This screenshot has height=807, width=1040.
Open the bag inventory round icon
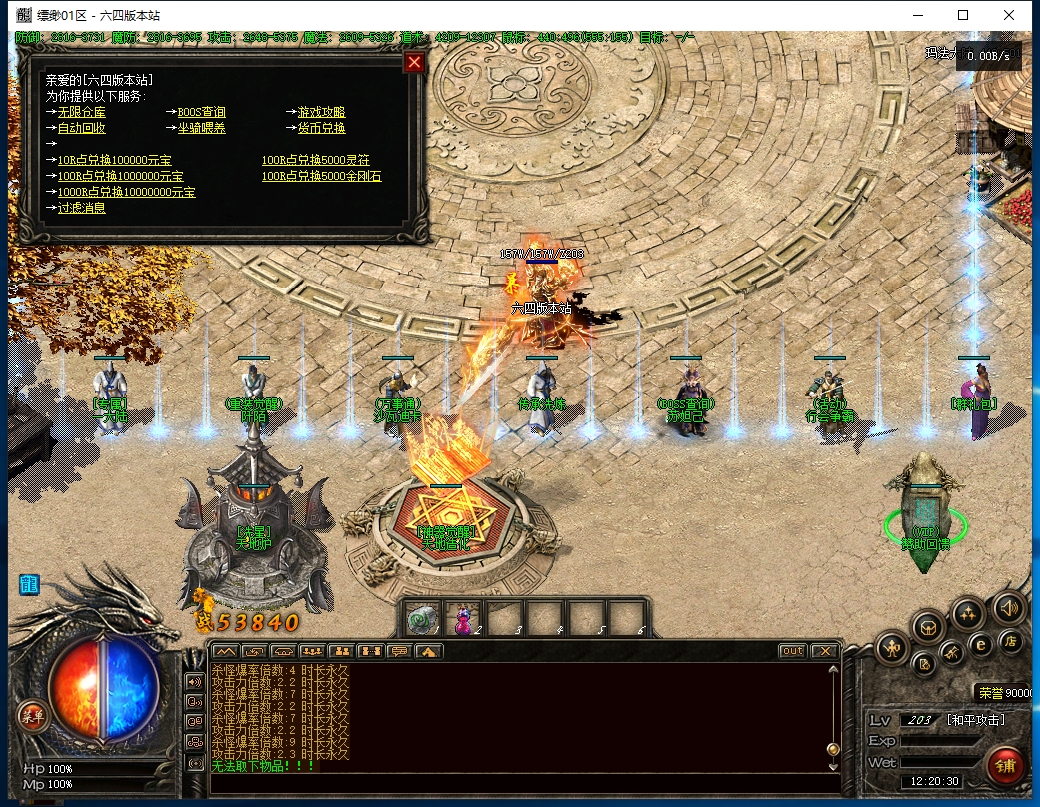tap(929, 627)
